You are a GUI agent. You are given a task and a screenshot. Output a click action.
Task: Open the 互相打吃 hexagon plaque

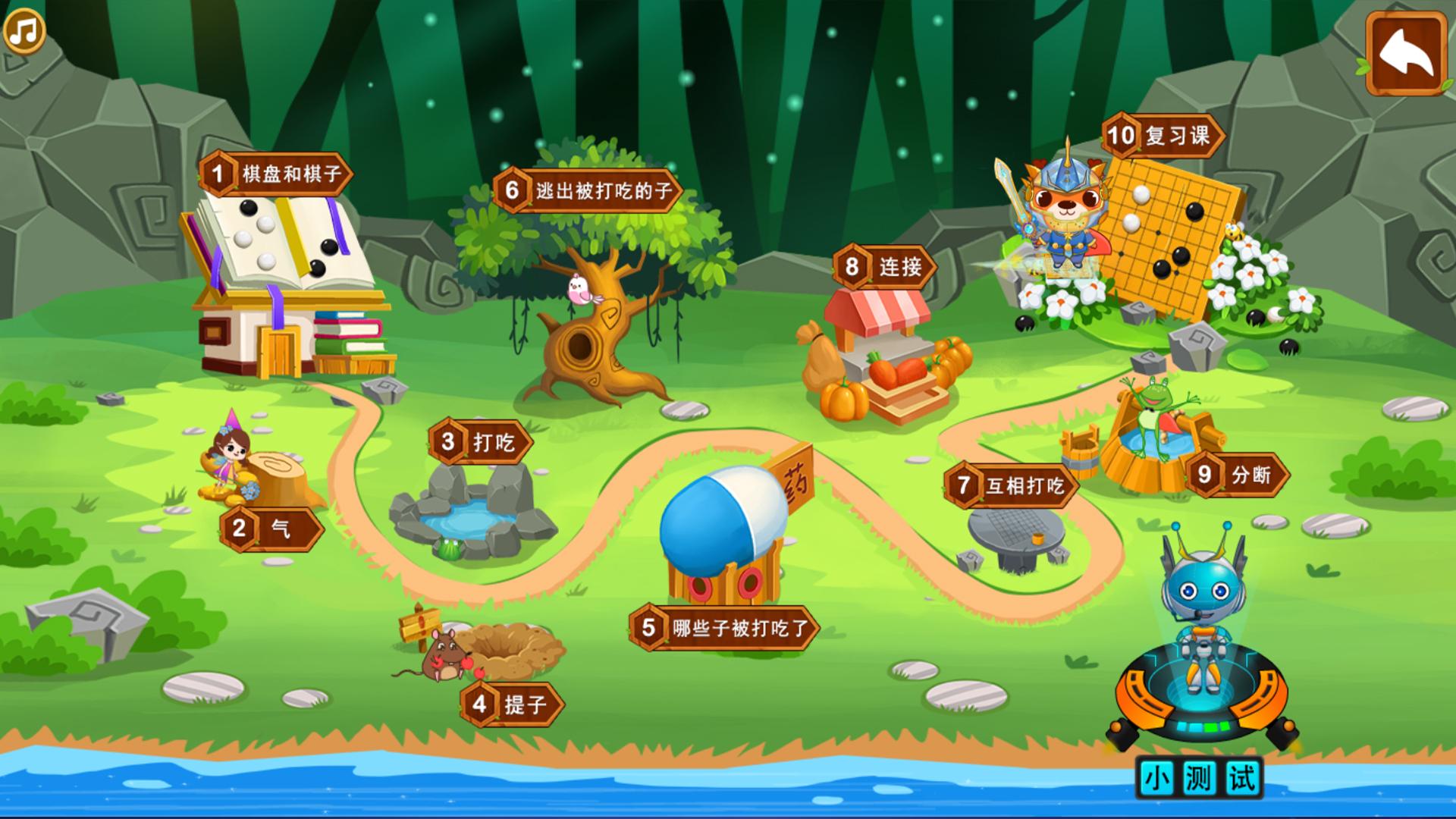click(x=1012, y=486)
